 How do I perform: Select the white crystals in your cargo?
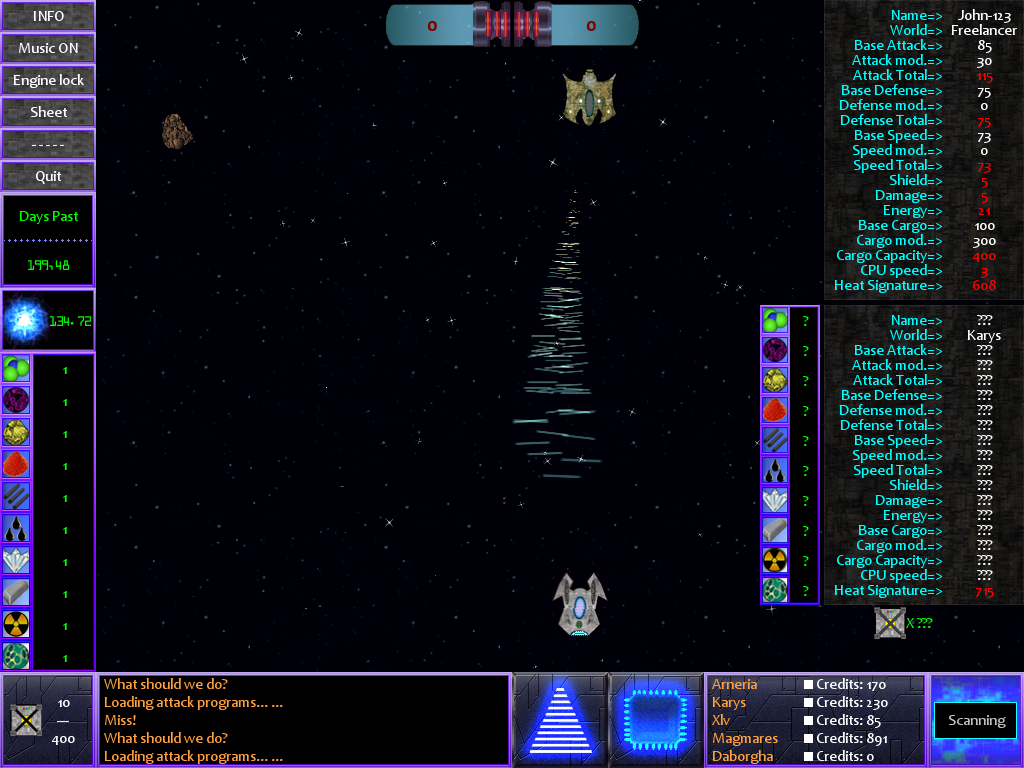coord(16,560)
